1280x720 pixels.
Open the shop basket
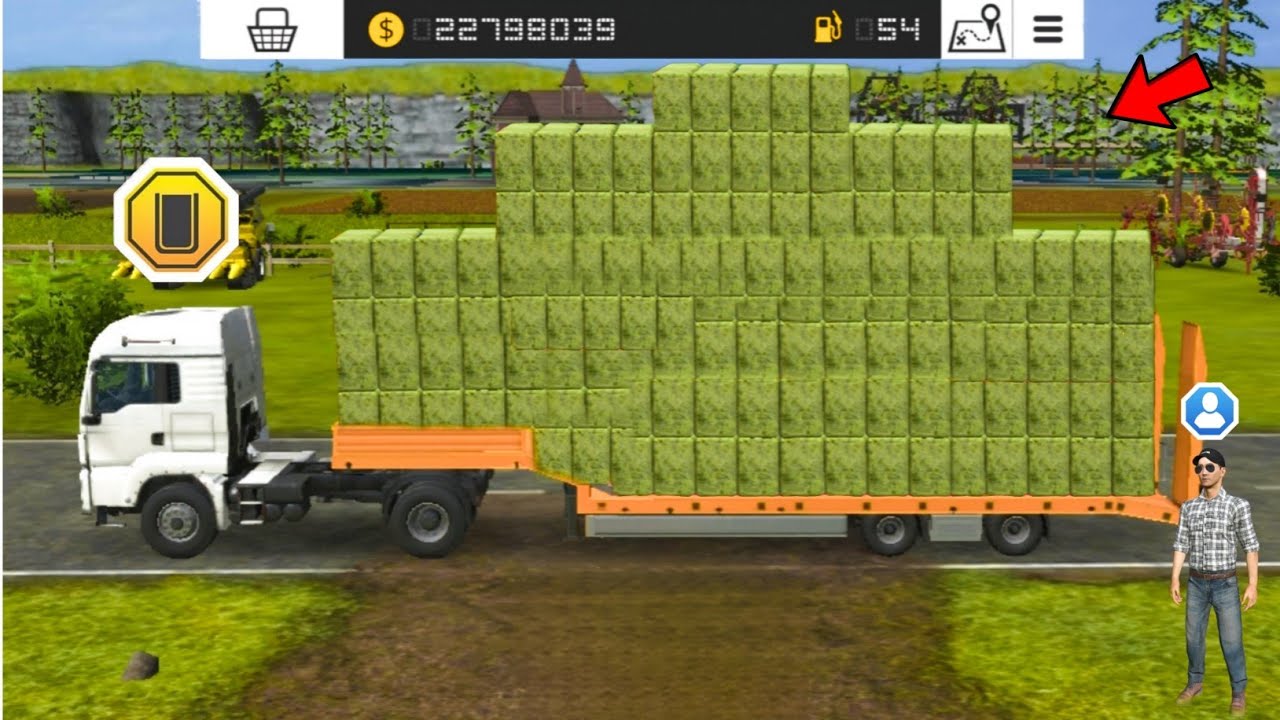(x=272, y=30)
